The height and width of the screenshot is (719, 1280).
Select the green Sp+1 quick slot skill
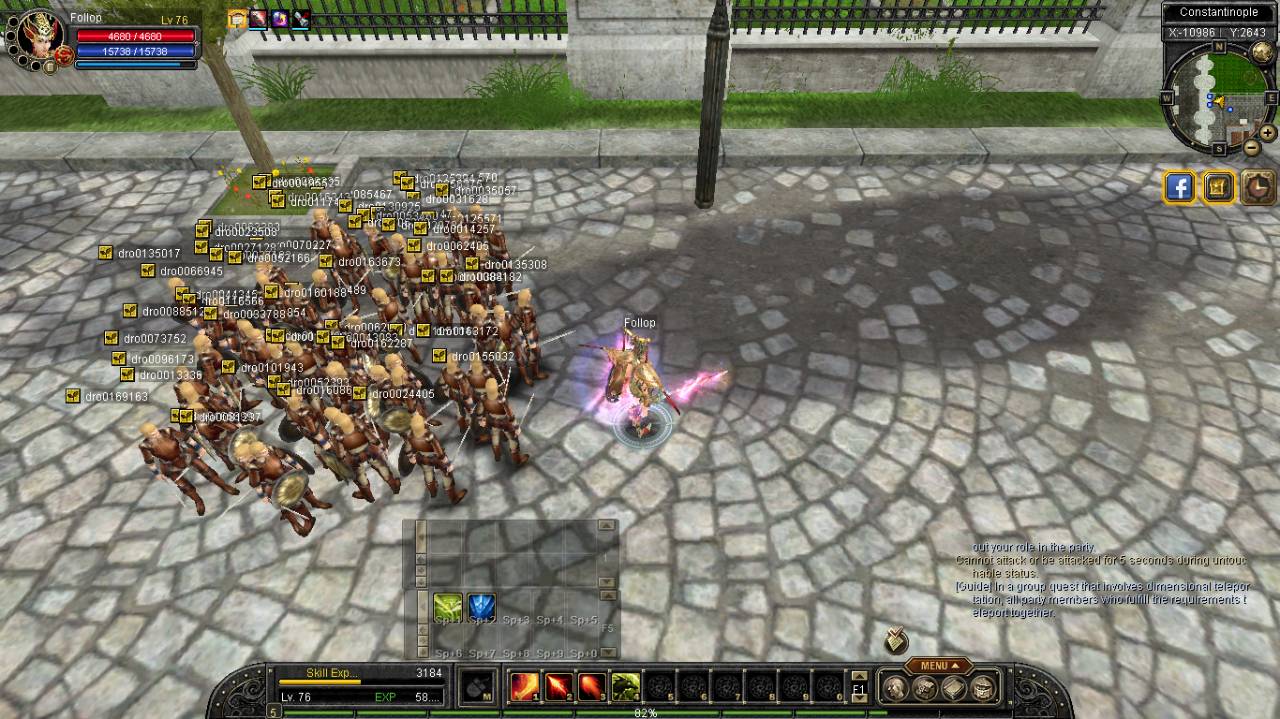point(448,607)
